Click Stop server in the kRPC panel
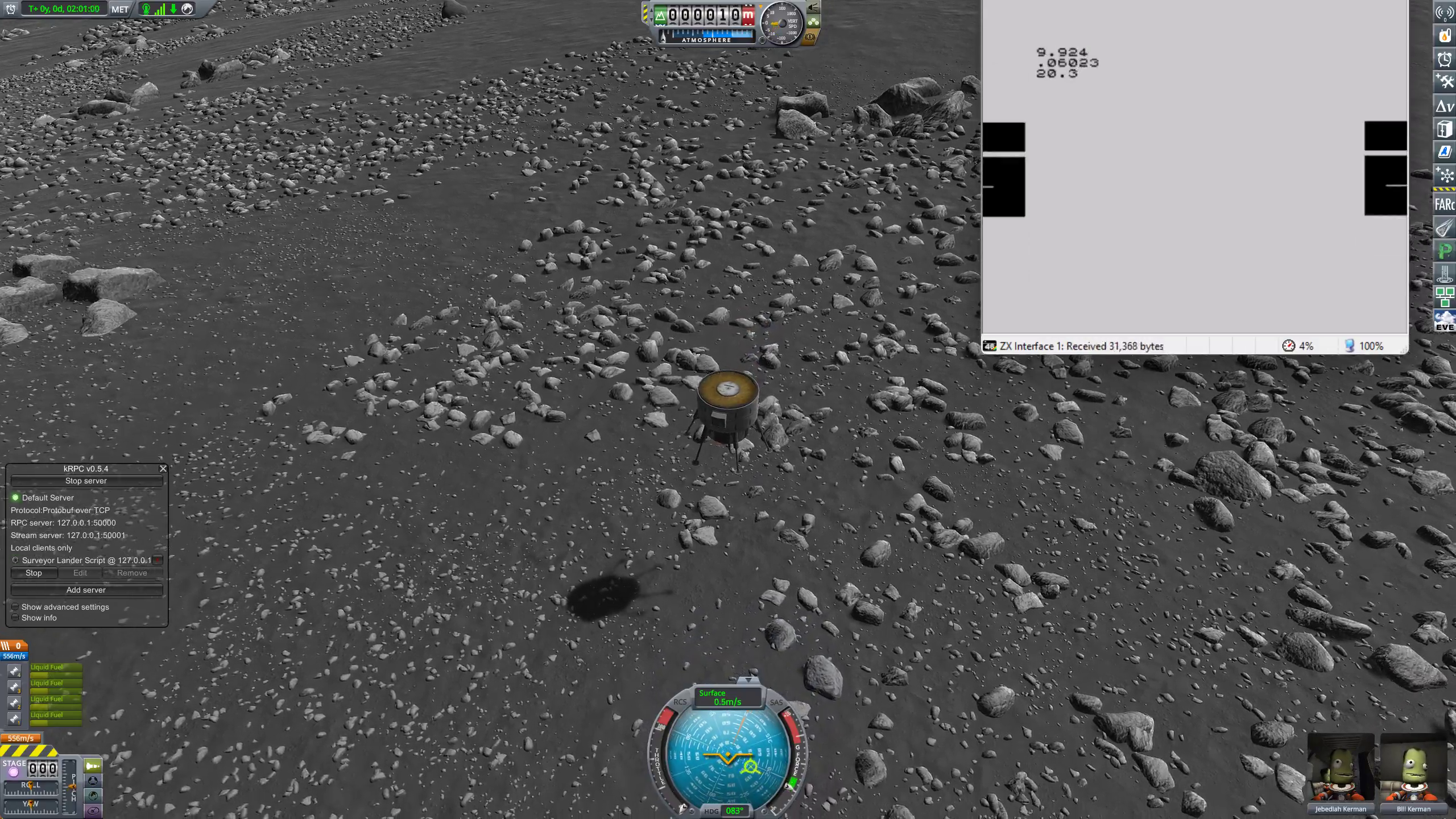The height and width of the screenshot is (819, 1456). [86, 481]
